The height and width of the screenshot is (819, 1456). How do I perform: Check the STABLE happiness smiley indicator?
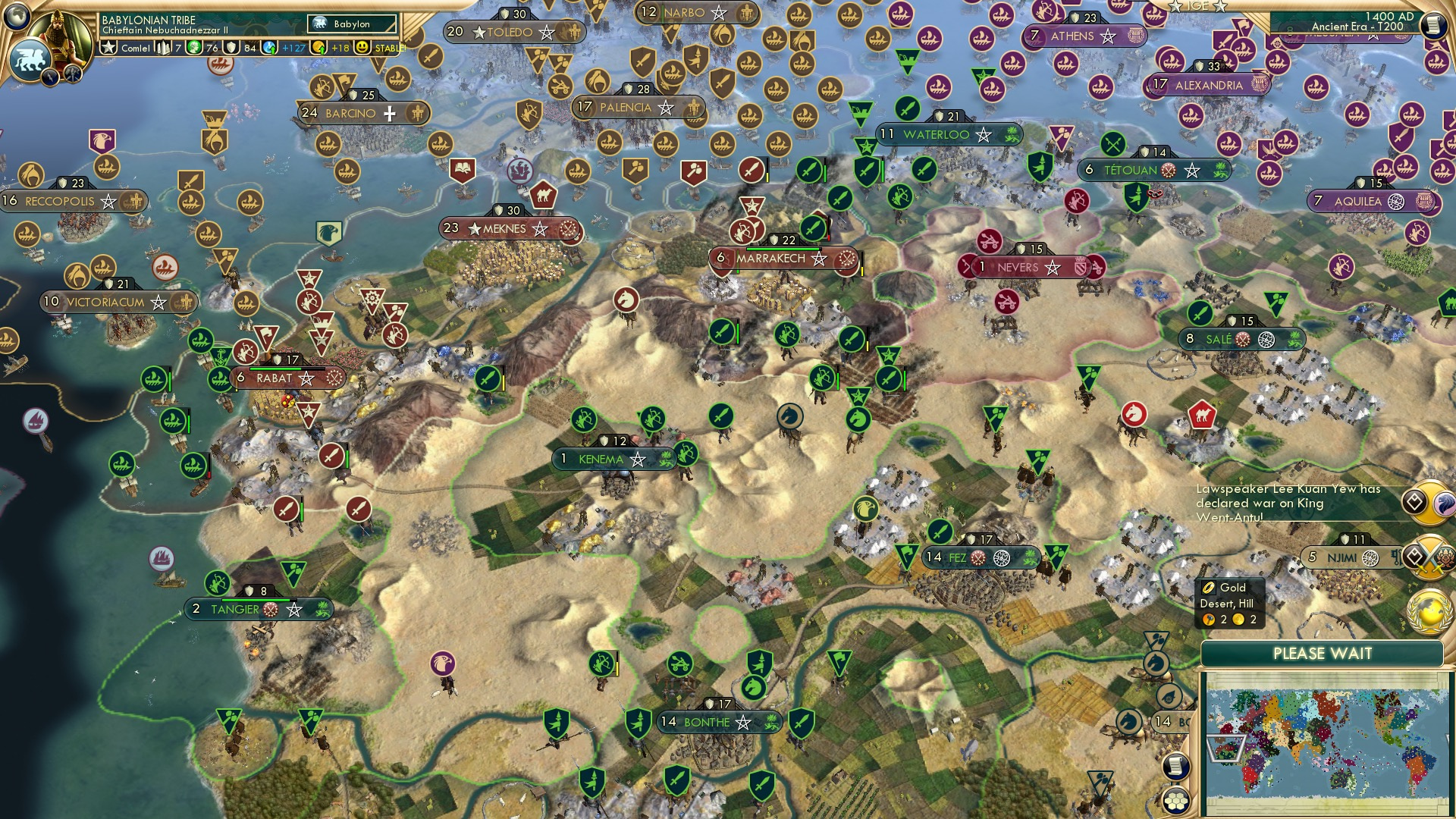364,47
